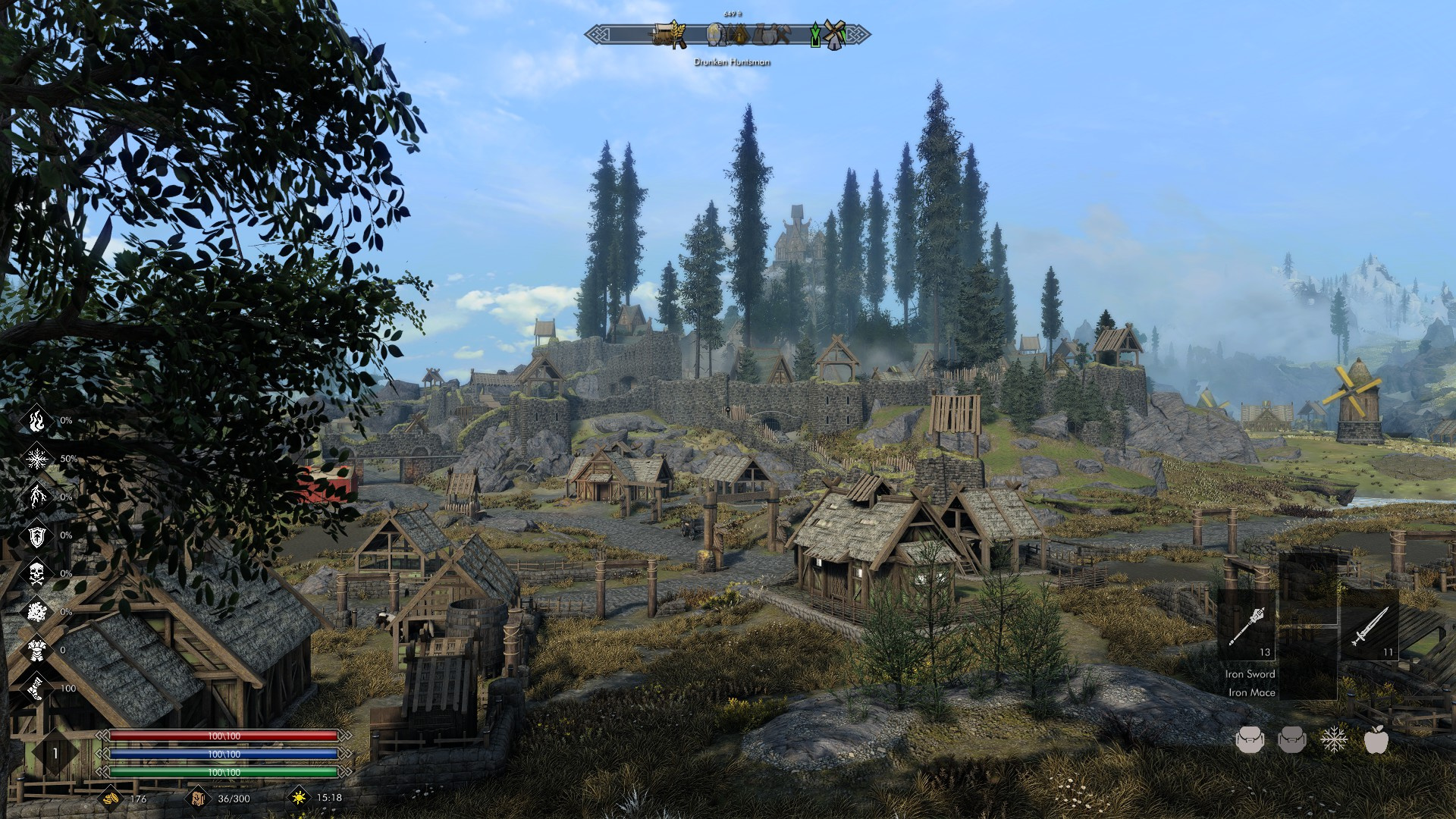Select the iron mace weapon slot
Viewport: 1456px width, 819px height.
point(1247,627)
